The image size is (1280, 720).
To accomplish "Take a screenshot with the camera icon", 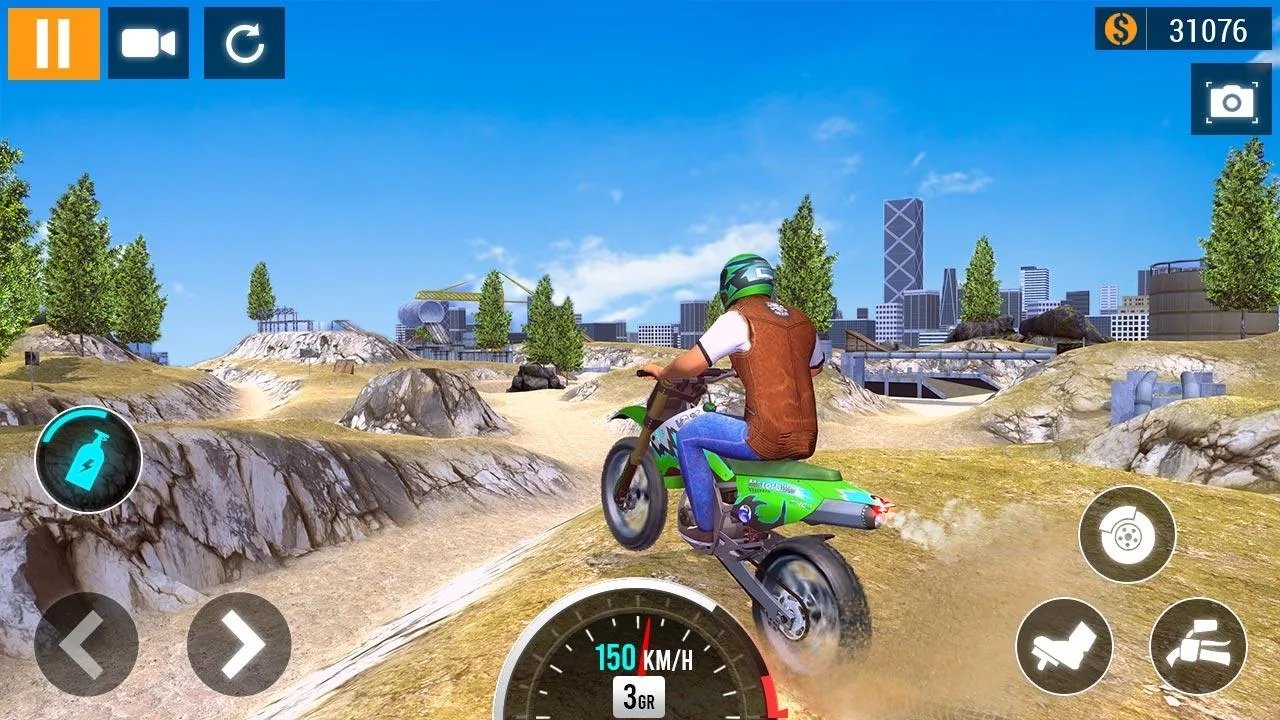I will pos(1230,99).
